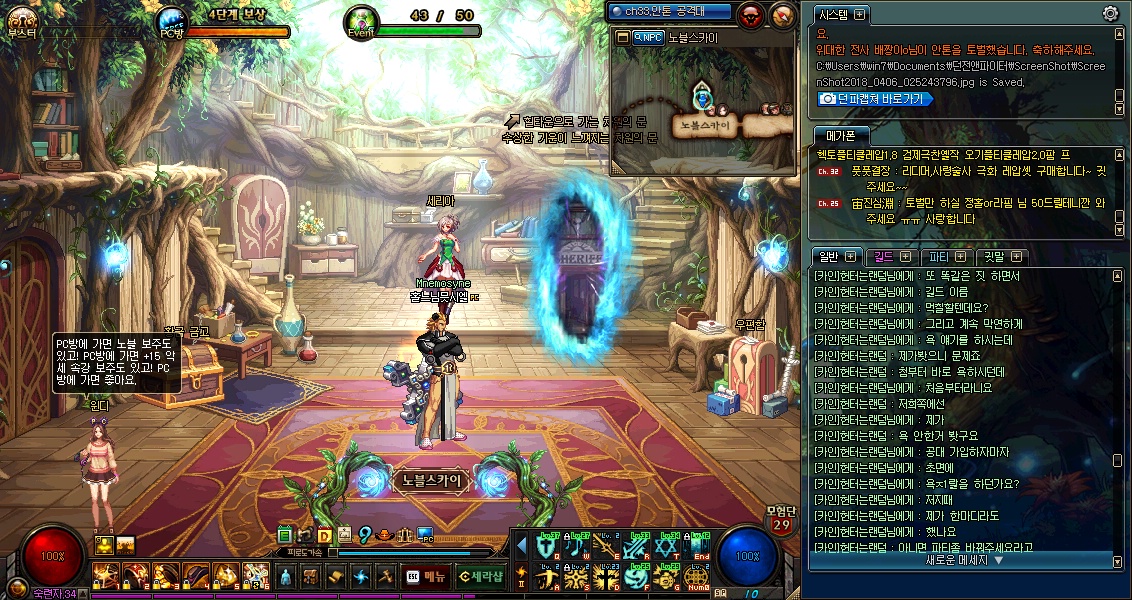The width and height of the screenshot is (1132, 600).
Task: Jump to 새로운 메세지 new messages
Action: pyautogui.click(x=963, y=560)
